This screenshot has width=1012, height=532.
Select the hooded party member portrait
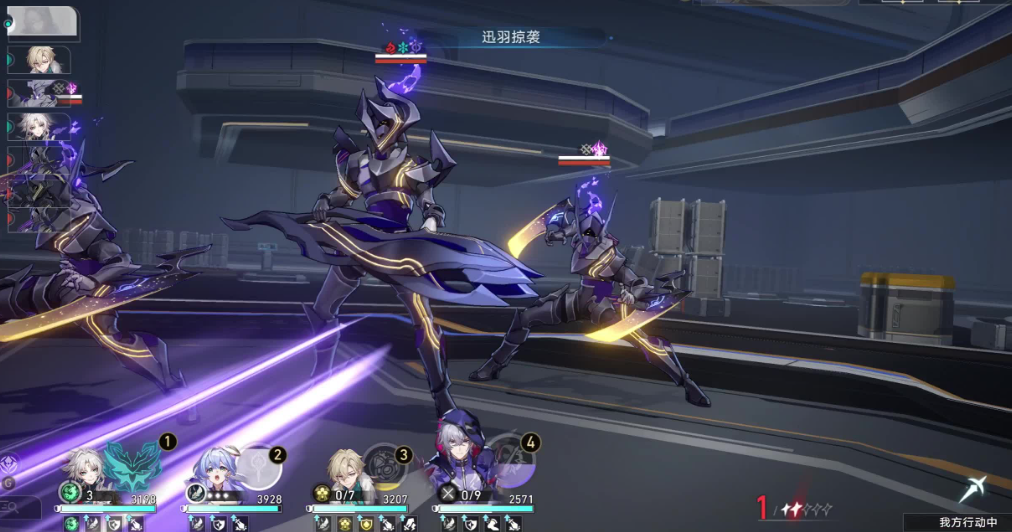[x=453, y=461]
